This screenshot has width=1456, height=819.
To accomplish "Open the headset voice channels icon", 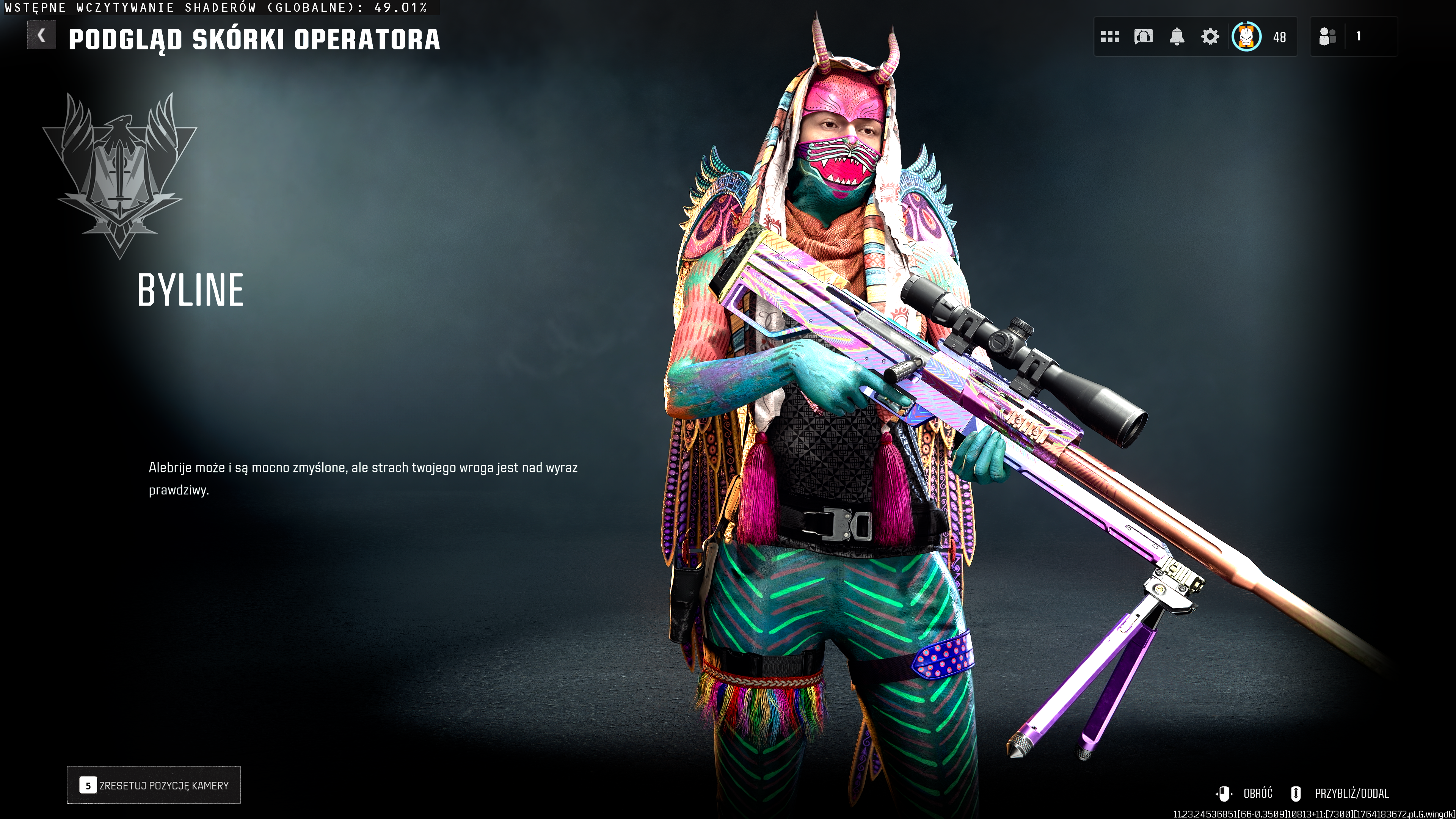I will click(1143, 37).
